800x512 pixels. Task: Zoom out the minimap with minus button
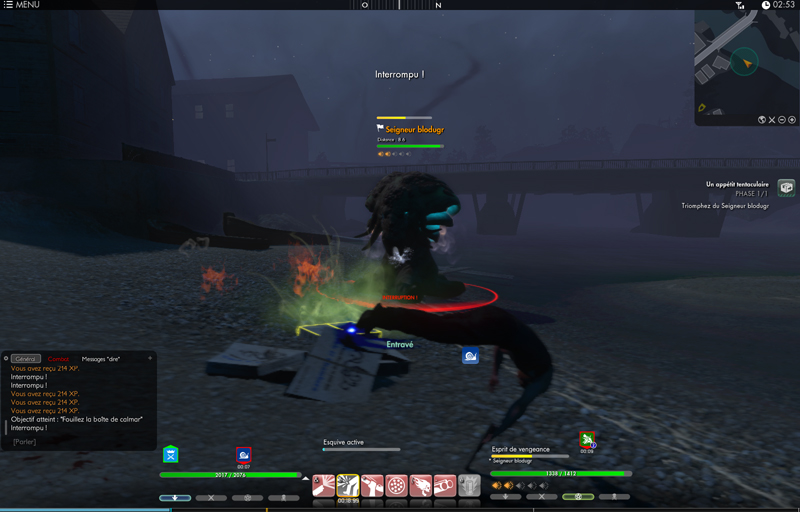782,120
